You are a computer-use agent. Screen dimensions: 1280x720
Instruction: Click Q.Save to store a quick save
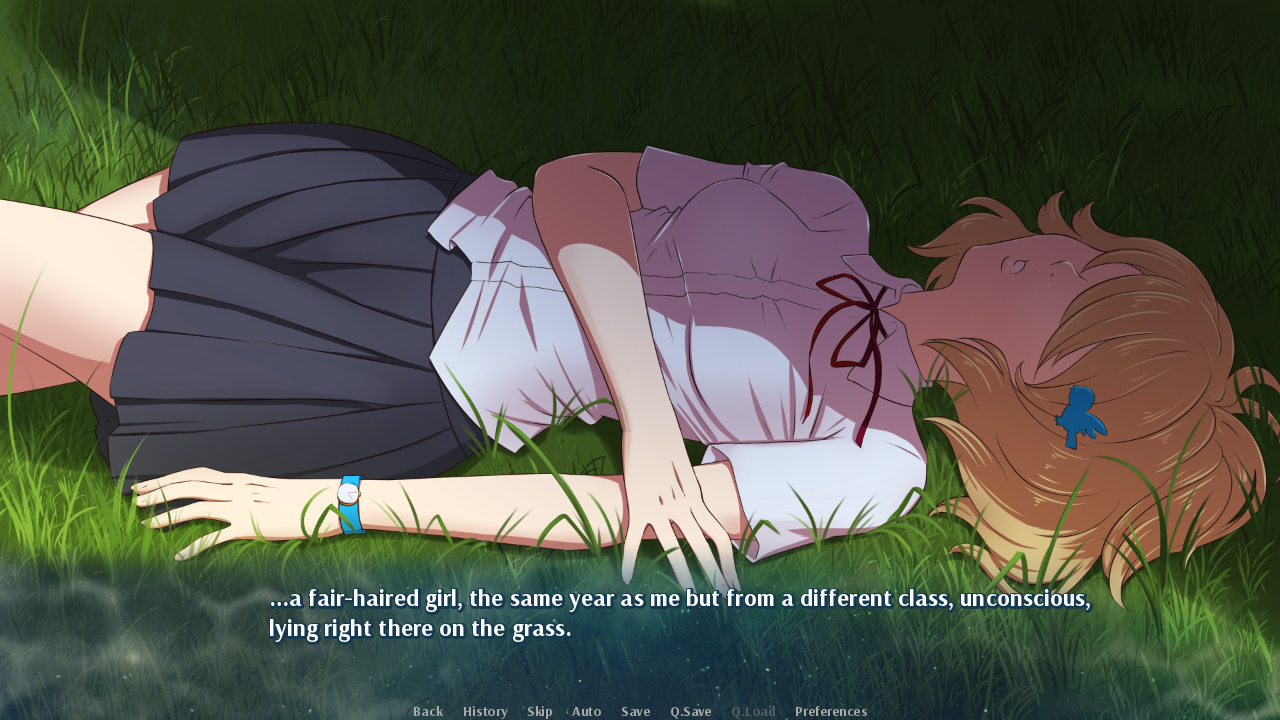pos(690,711)
